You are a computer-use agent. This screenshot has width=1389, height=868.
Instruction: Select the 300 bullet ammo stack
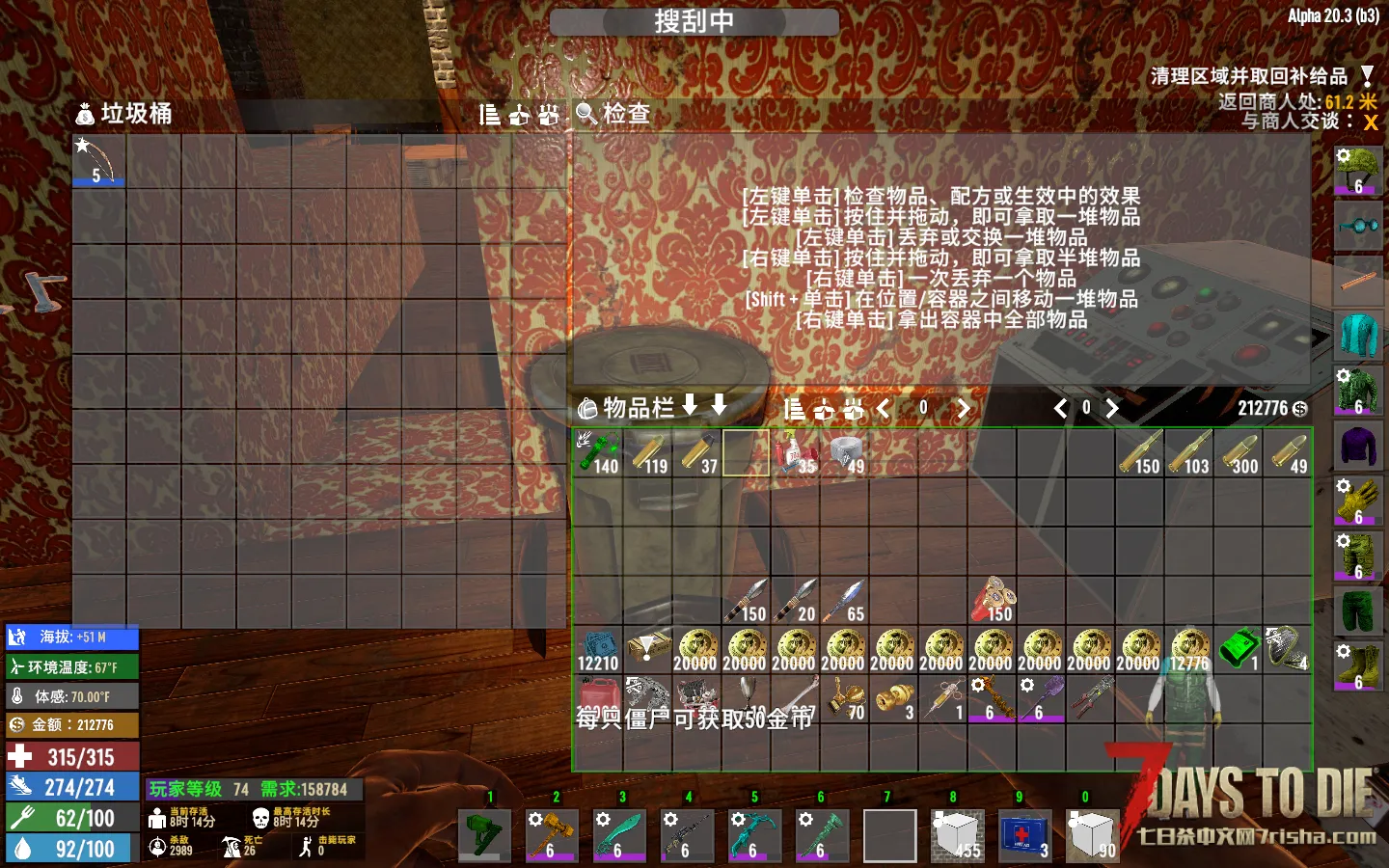tap(1239, 452)
